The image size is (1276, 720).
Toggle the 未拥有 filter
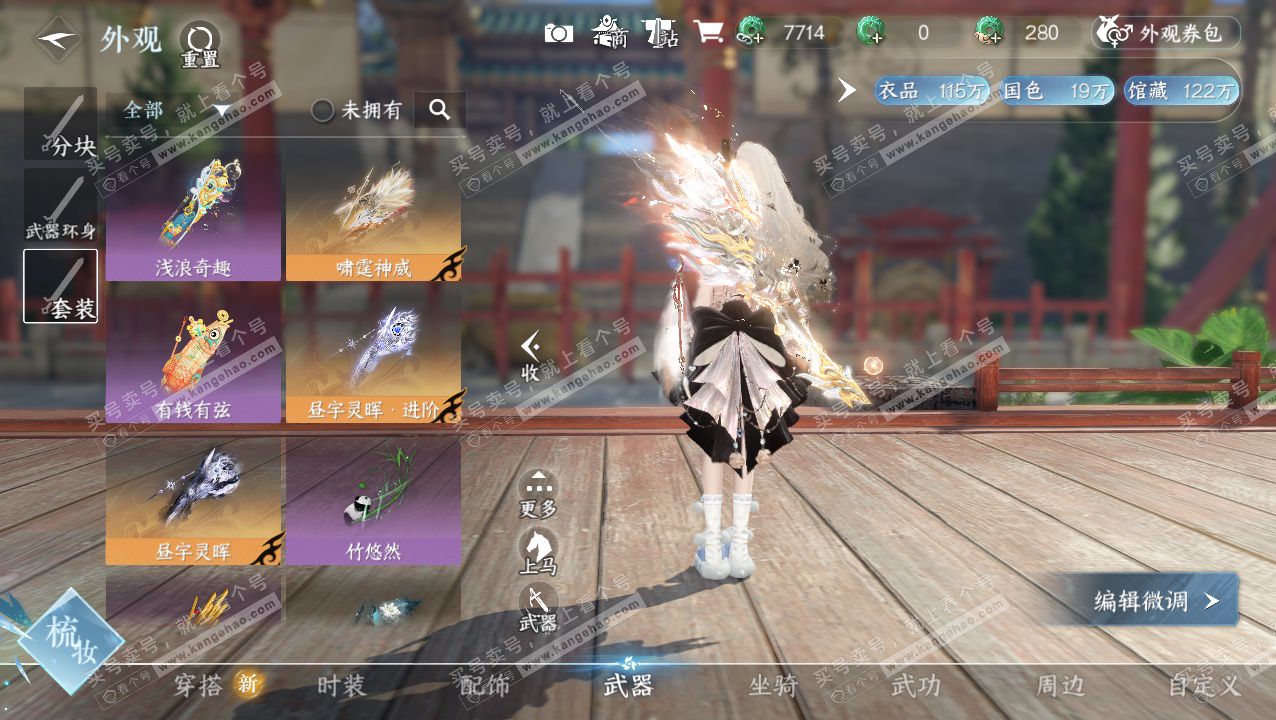tap(357, 110)
